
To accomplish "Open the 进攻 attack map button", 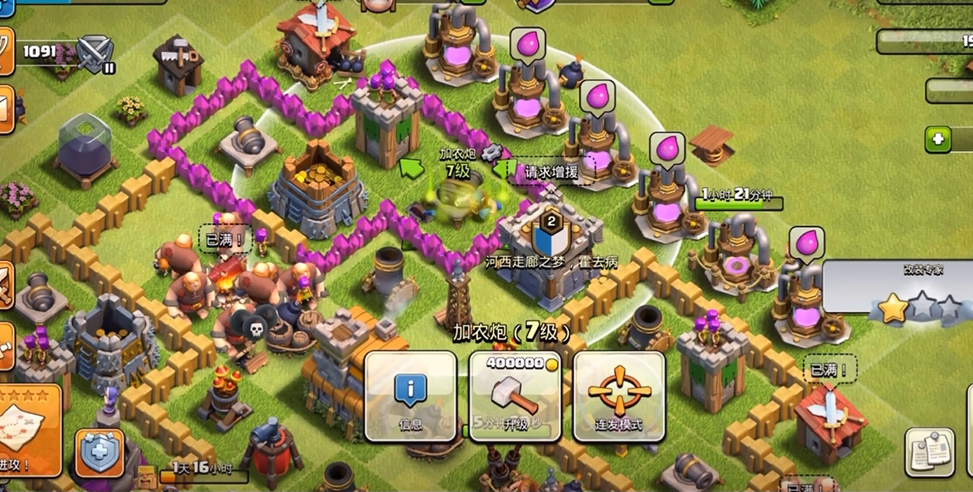I will point(28,430).
